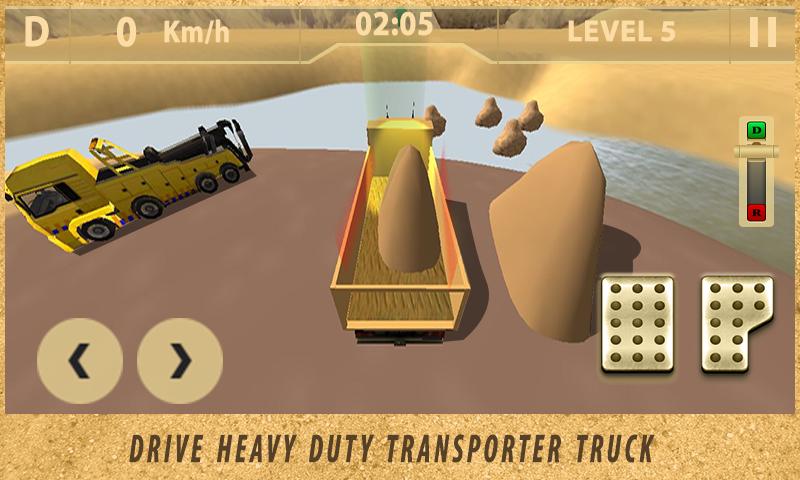
Task: Pause the game with the pause button
Action: point(762,32)
